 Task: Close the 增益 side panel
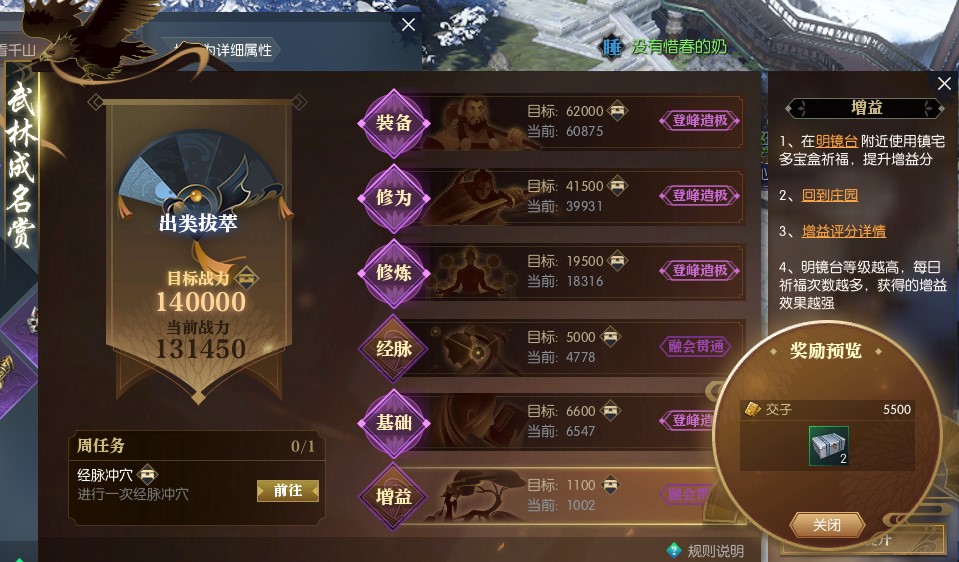[x=944, y=84]
